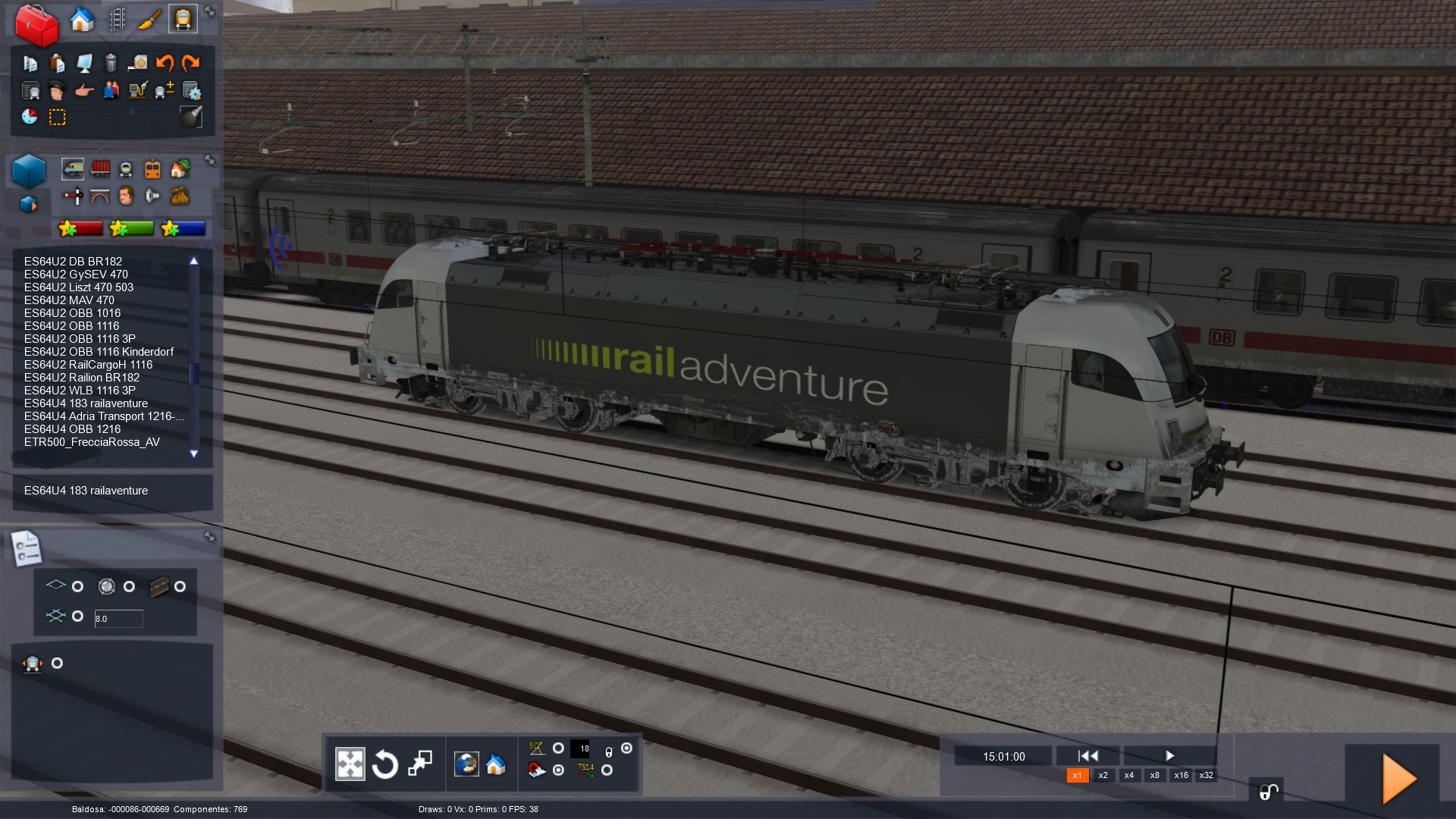This screenshot has width=1456, height=819.
Task: Pick ETR500_FrecciaRossa_AV from the list
Action: (x=92, y=442)
